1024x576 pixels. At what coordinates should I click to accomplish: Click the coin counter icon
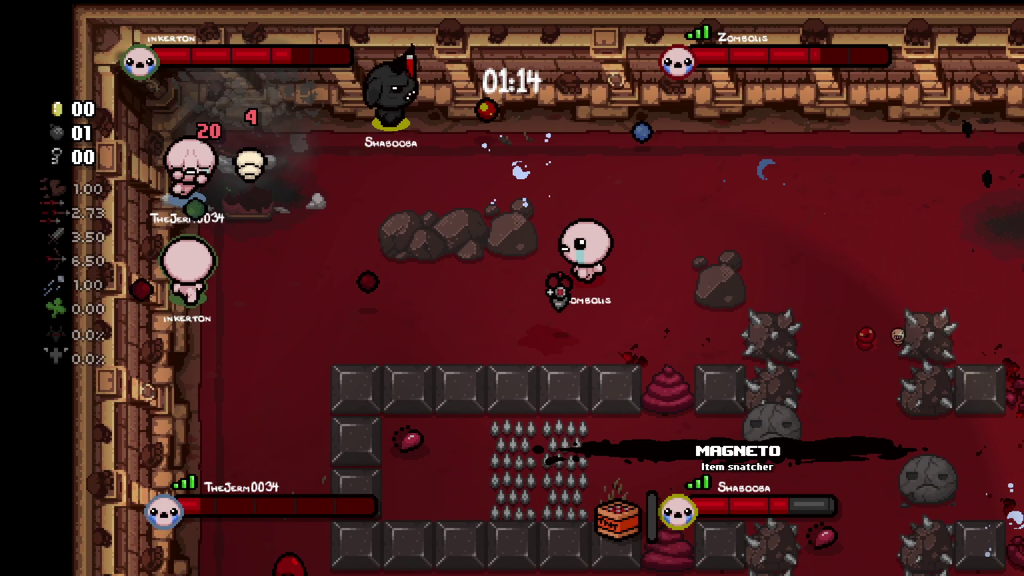[56, 109]
